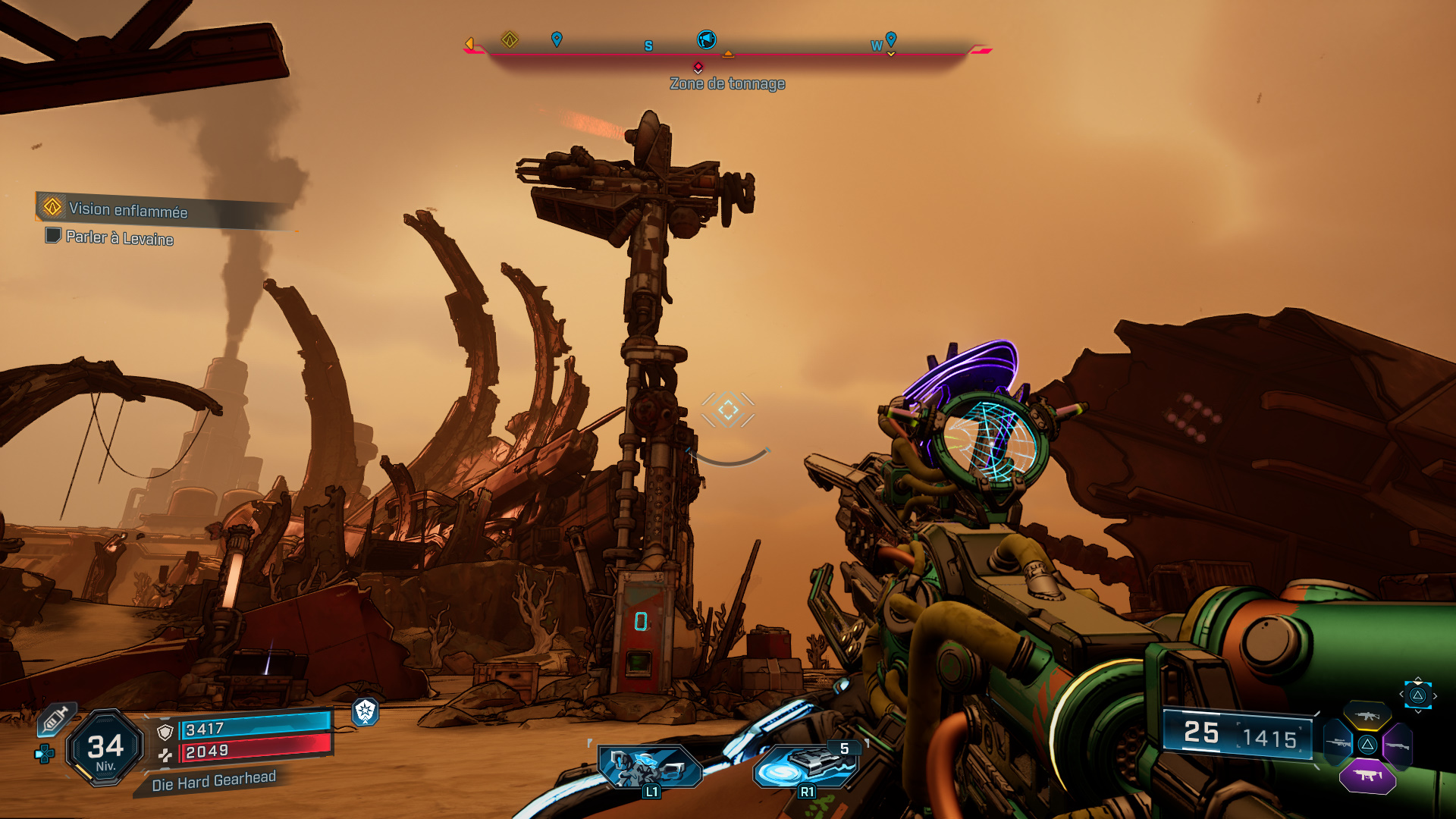
Task: Activate the R1 ordnance icon
Action: 807,767
